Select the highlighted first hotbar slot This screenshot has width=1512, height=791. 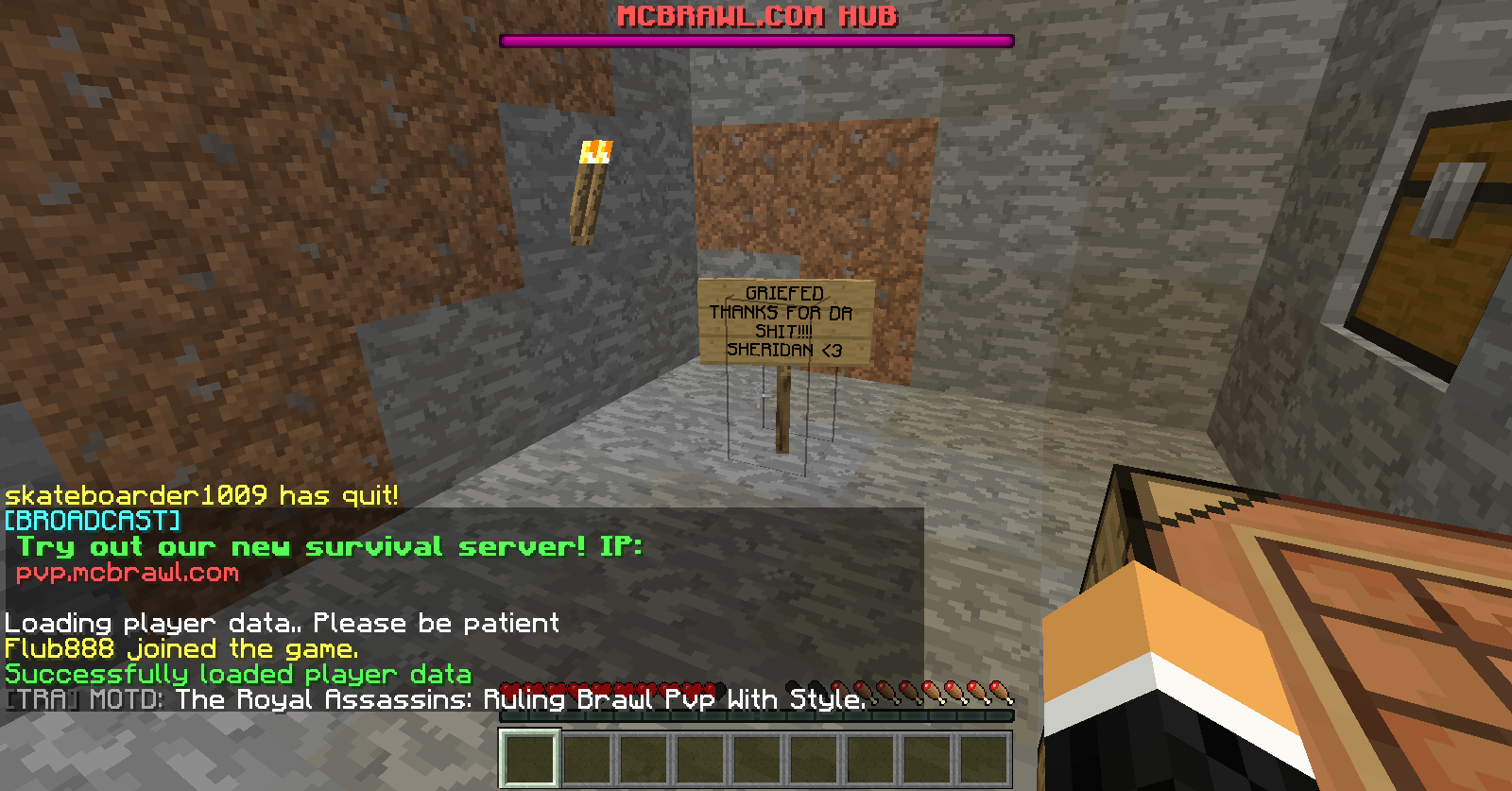(x=530, y=758)
